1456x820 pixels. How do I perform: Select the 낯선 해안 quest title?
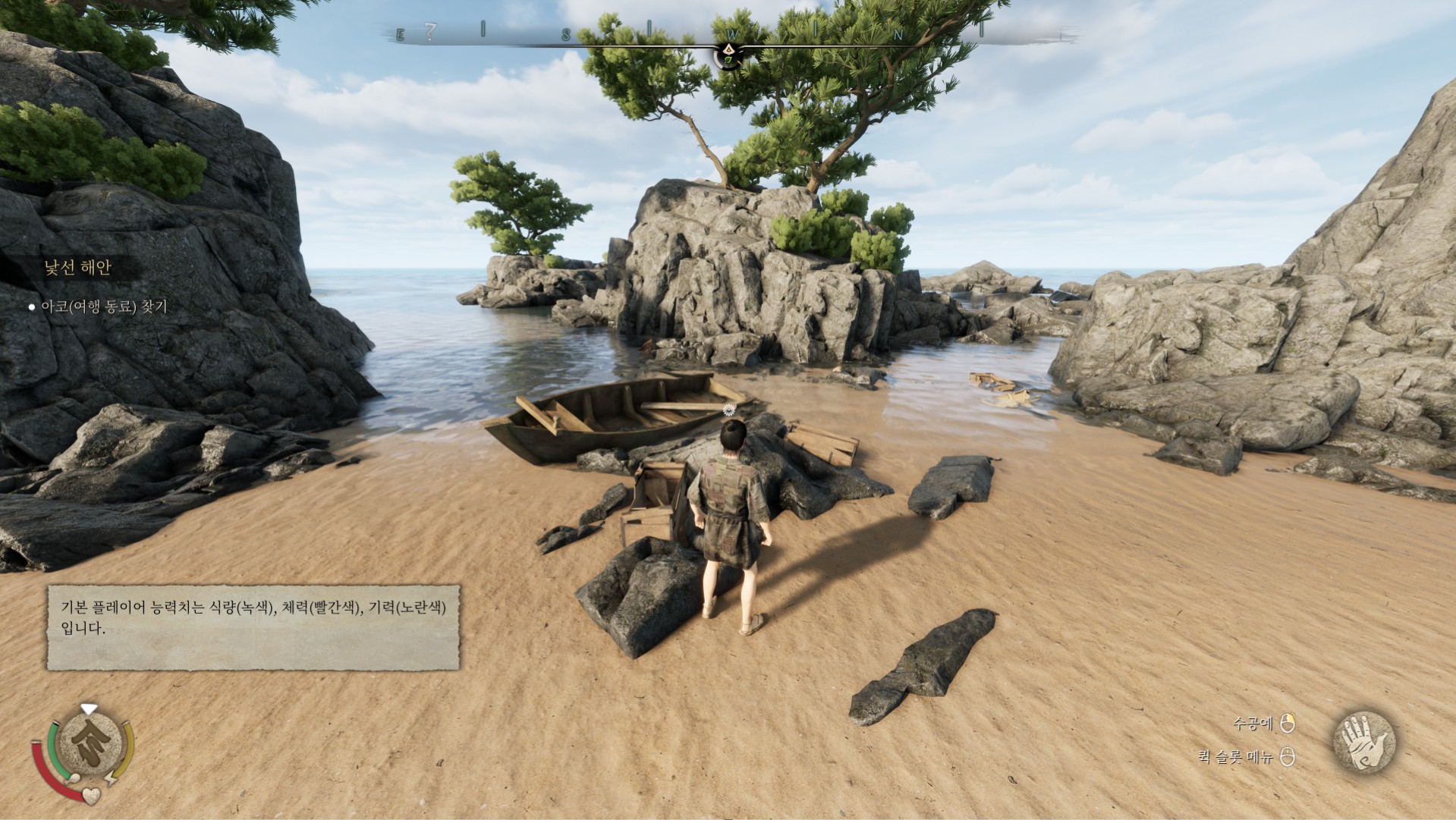point(77,267)
